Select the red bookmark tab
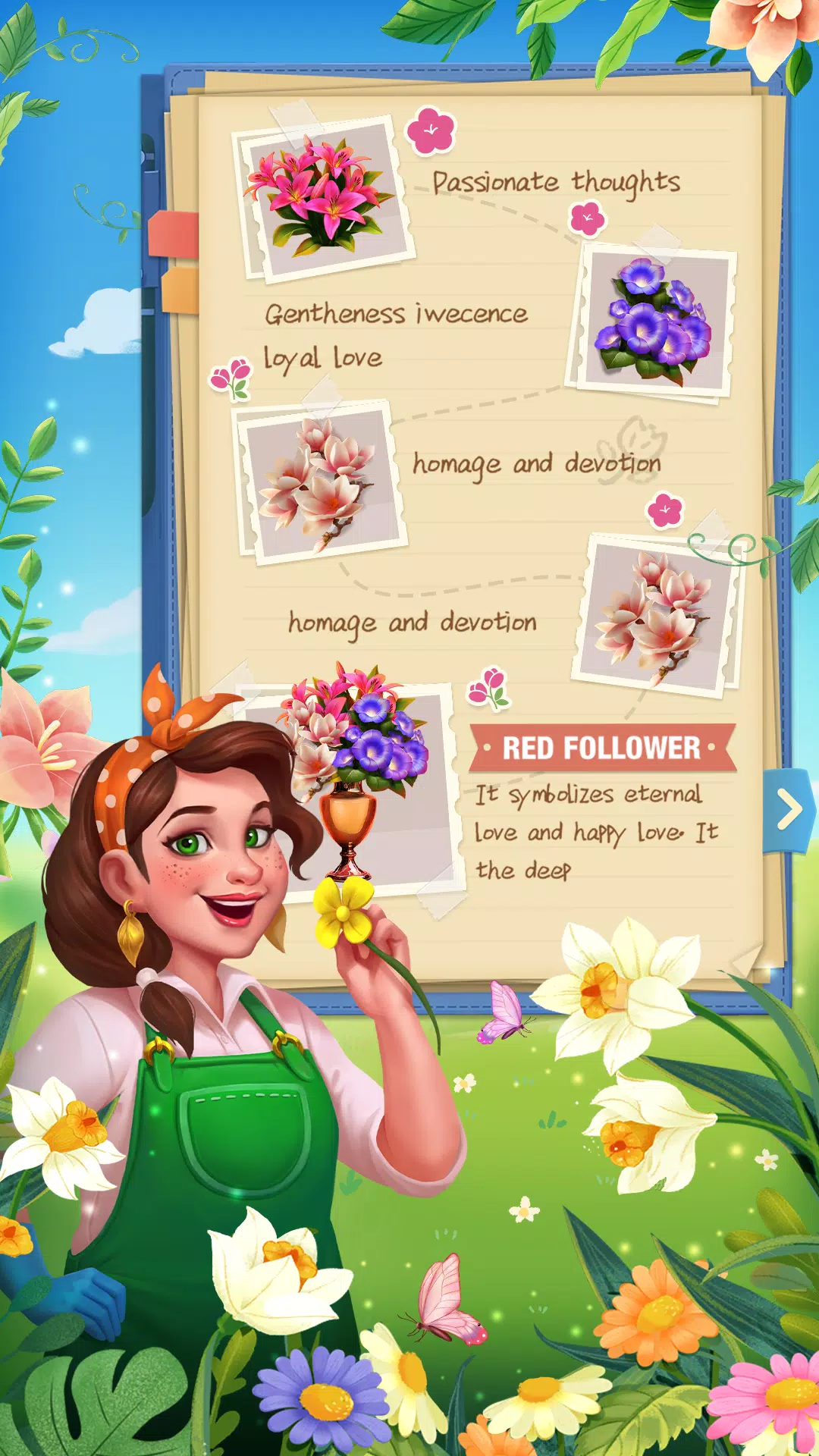The image size is (819, 1456). (x=174, y=235)
